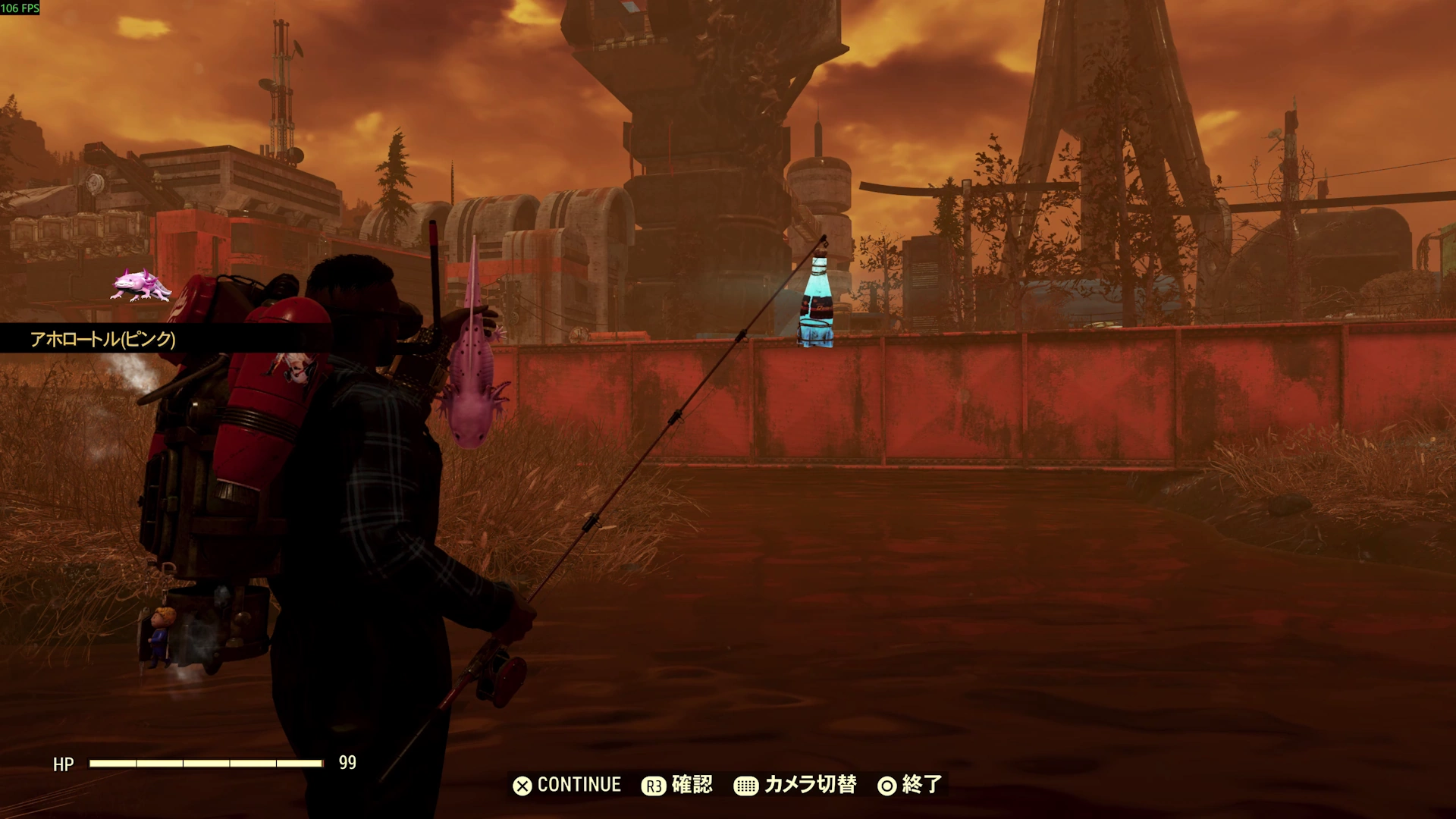Click CONTINUE to dismiss the catch screen
This screenshot has height=819, width=1456.
coord(567,785)
